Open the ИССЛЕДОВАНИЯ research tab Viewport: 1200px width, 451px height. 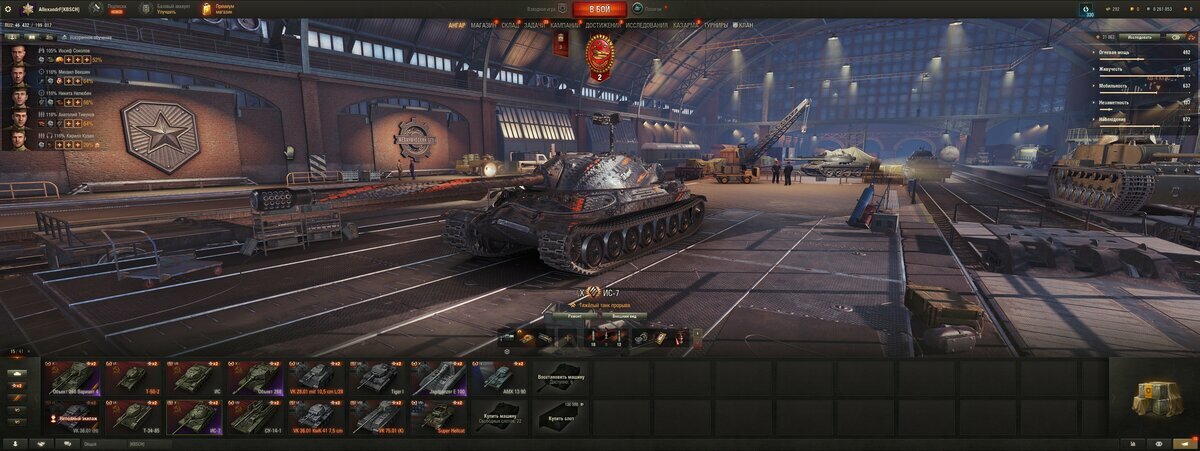[646, 24]
